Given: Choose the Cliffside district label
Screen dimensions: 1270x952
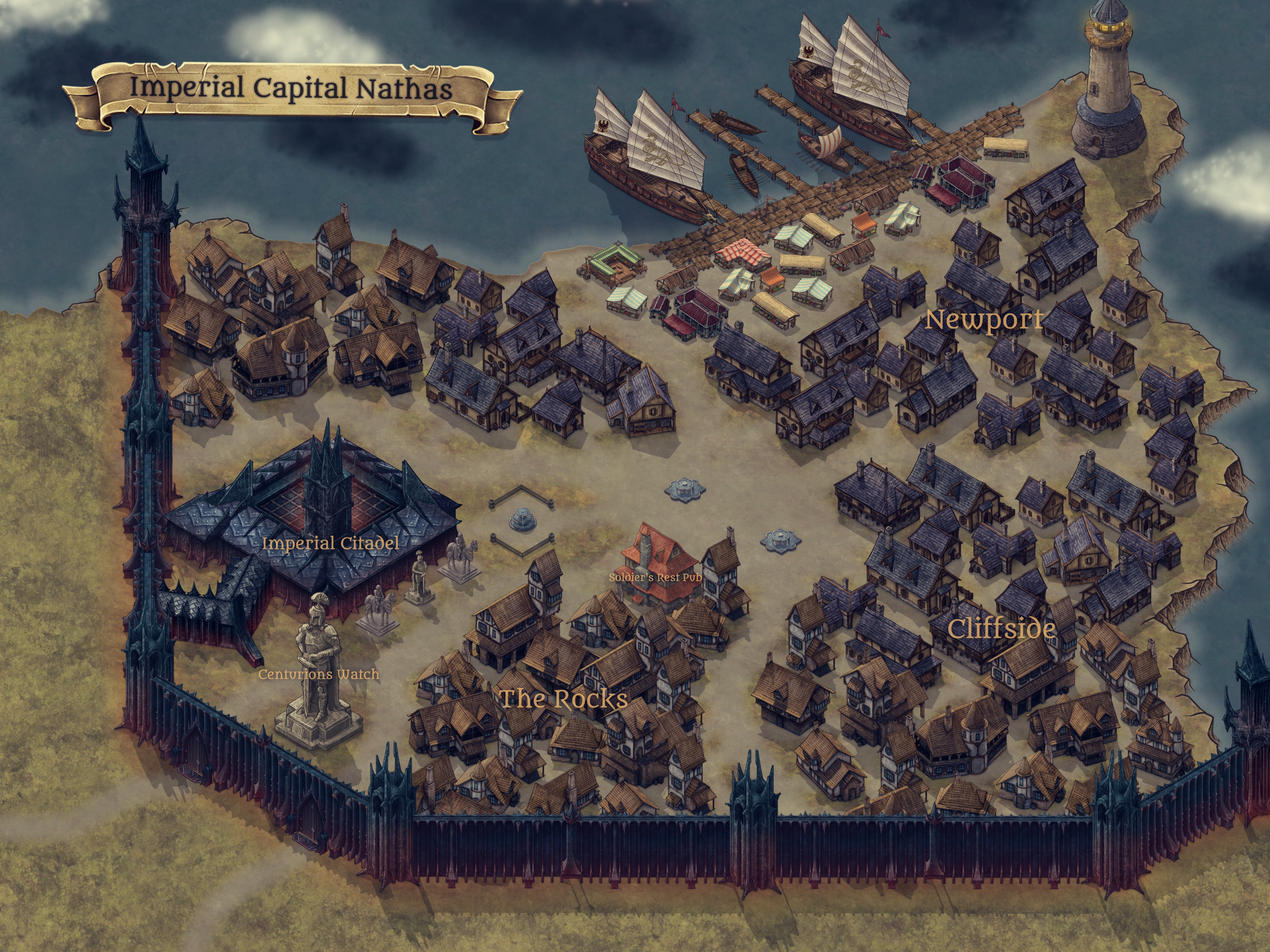Looking at the screenshot, I should coord(1001,629).
